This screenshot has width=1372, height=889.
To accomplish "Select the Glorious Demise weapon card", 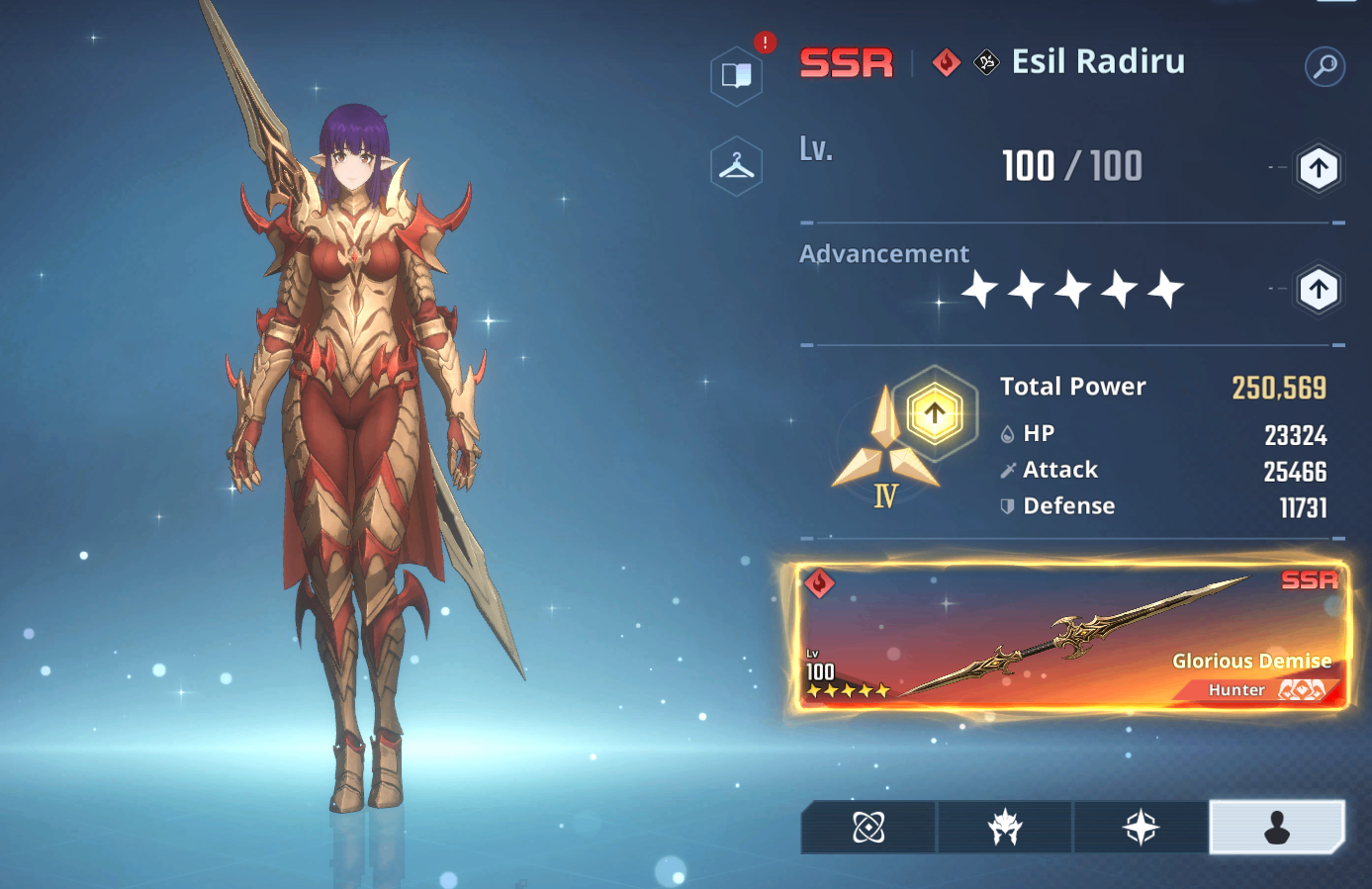I will tap(1071, 636).
